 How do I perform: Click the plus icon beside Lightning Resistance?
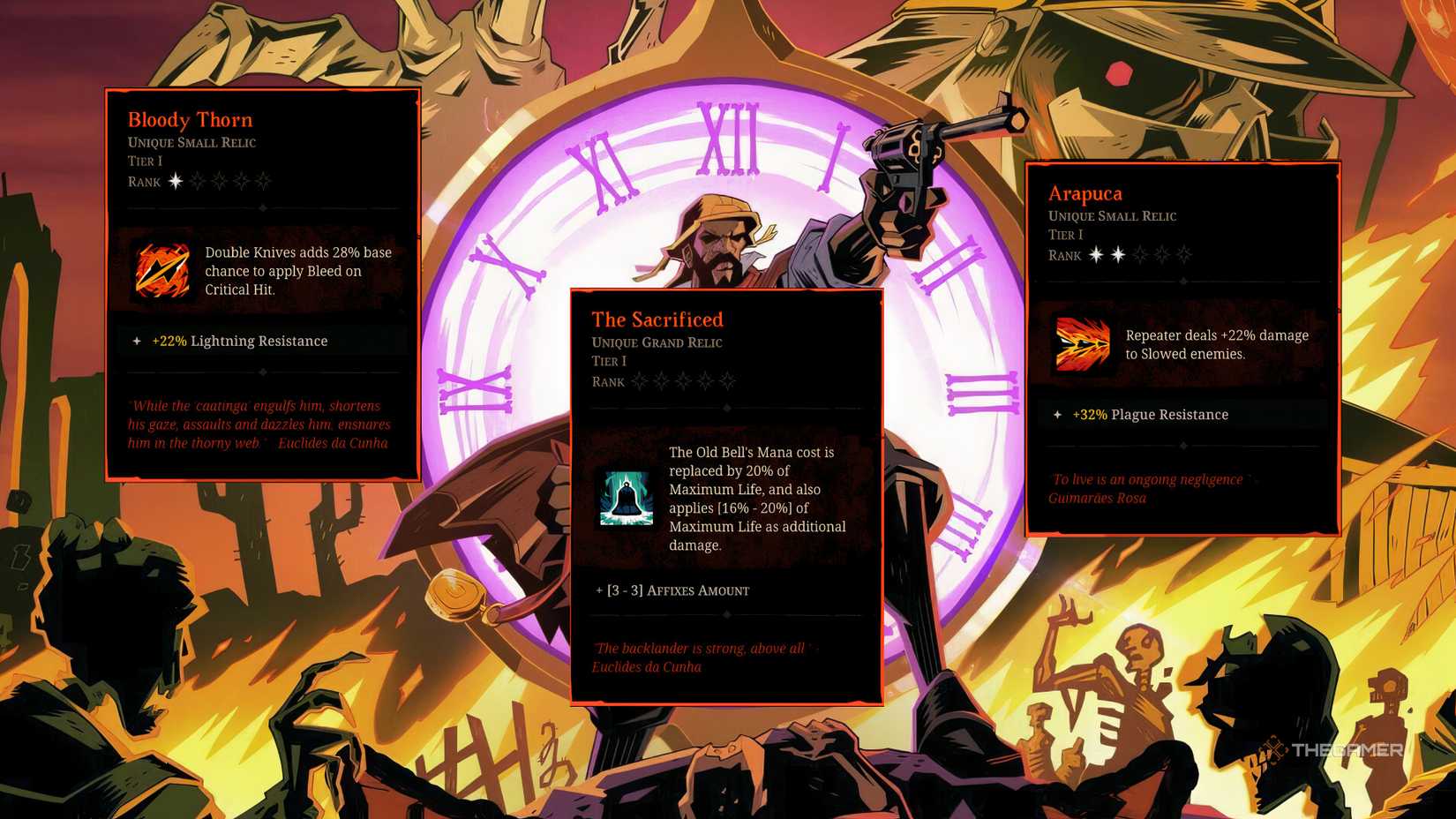point(136,341)
